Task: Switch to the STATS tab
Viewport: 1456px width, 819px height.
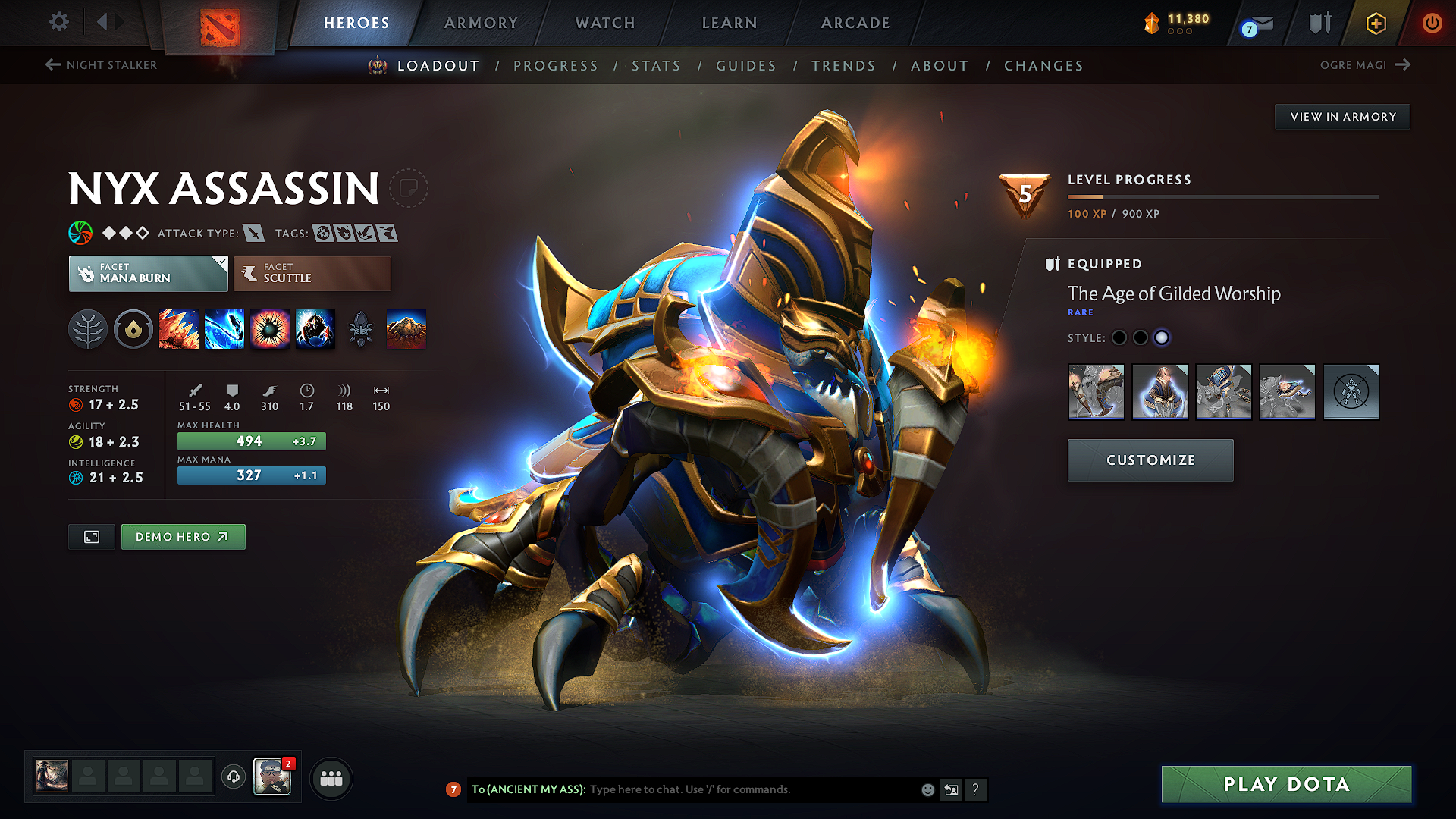Action: 656,65
